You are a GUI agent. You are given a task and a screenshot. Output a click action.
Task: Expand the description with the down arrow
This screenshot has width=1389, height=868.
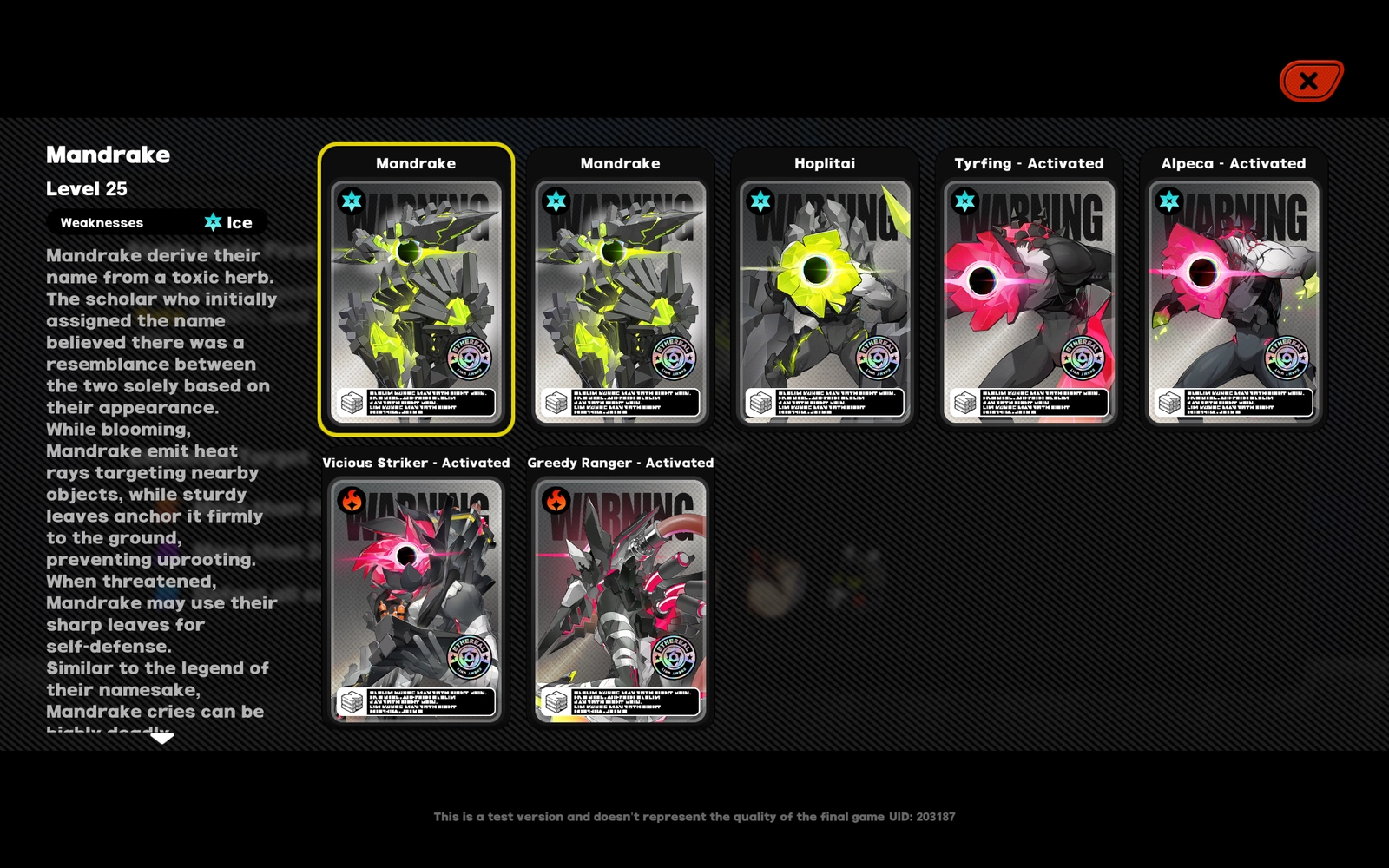pos(161,740)
